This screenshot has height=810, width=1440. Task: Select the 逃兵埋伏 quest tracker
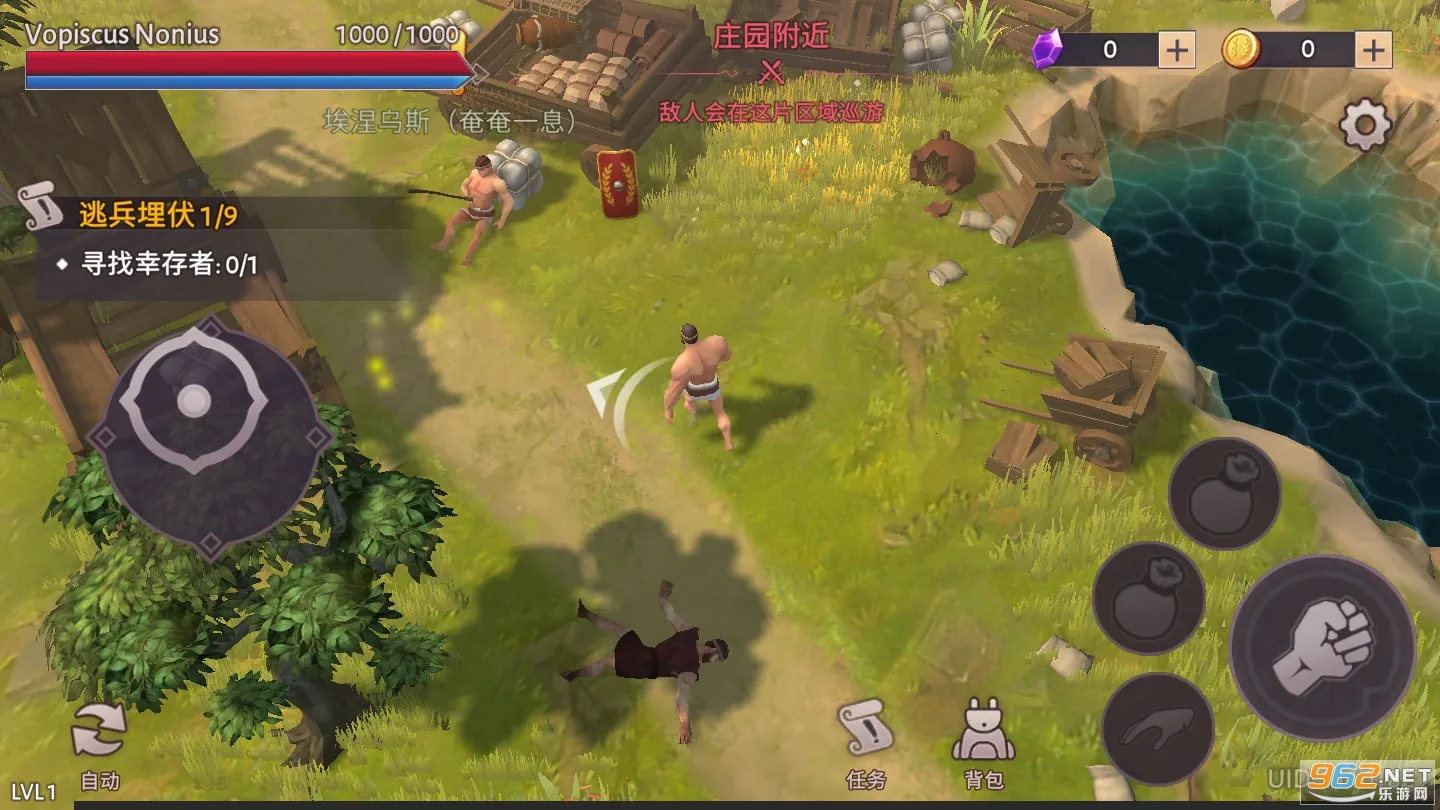[160, 215]
